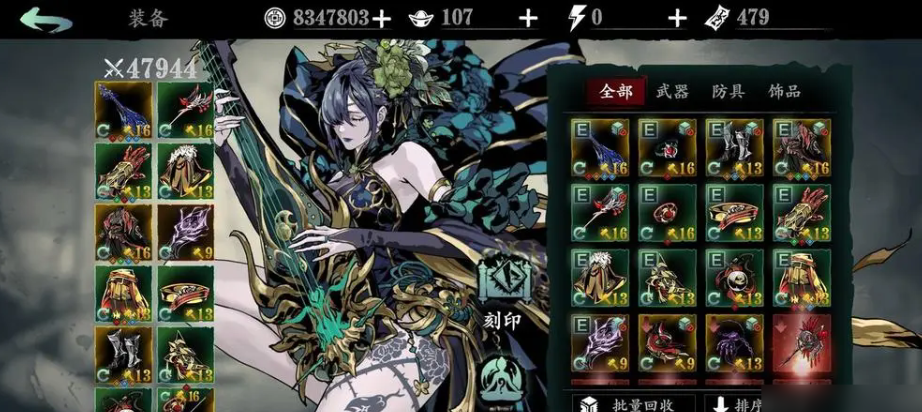922x412 pixels.
Task: Select the equipped blue lute weapon slot
Action: click(x=124, y=111)
